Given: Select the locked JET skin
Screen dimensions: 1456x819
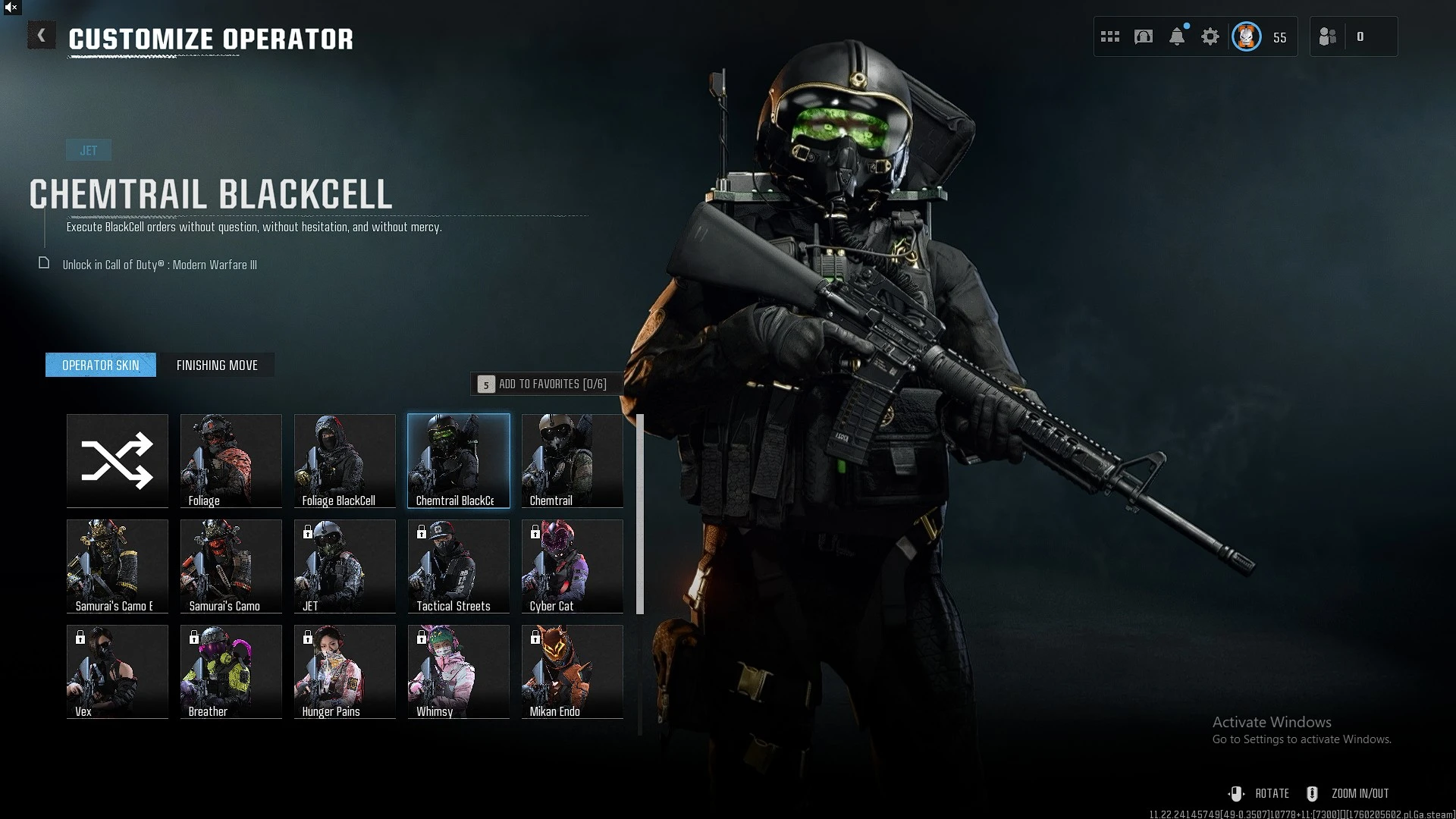Looking at the screenshot, I should click(345, 566).
